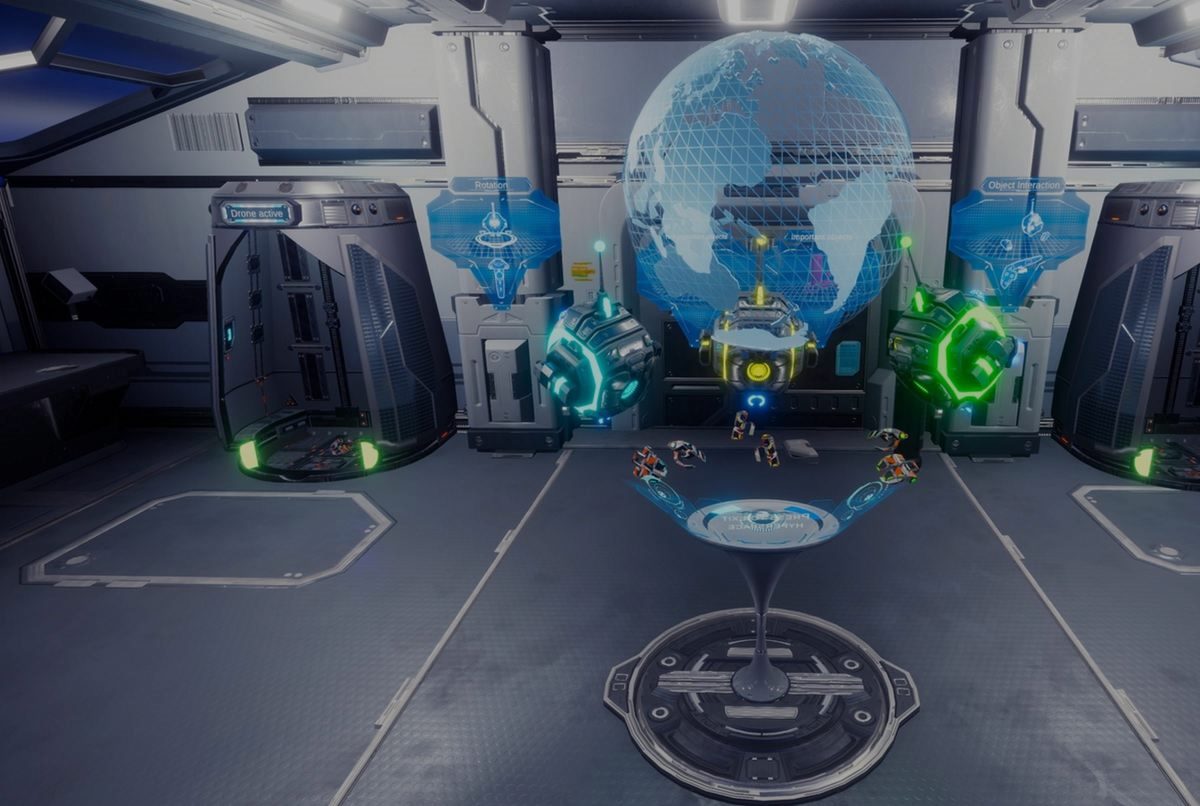This screenshot has height=806, width=1200.
Task: Select the Object Interaction hologram panel
Action: pyautogui.click(x=1018, y=237)
